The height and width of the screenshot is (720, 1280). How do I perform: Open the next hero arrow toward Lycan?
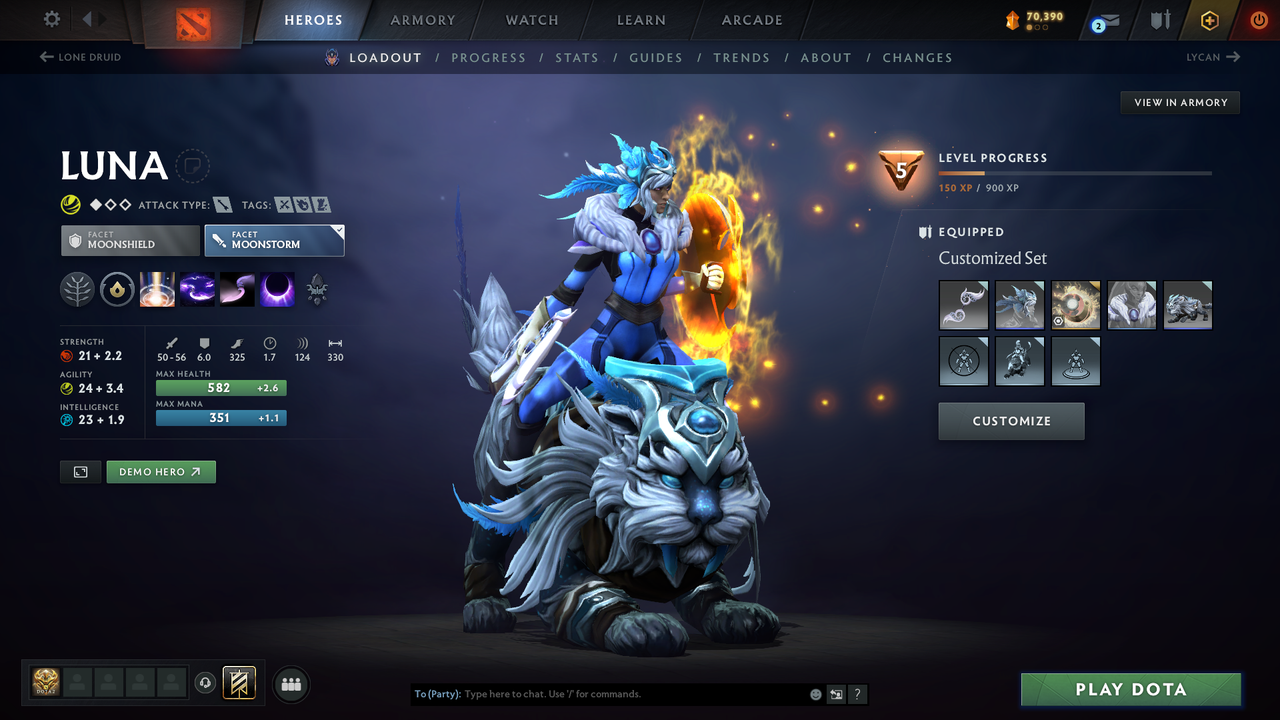(x=1233, y=57)
